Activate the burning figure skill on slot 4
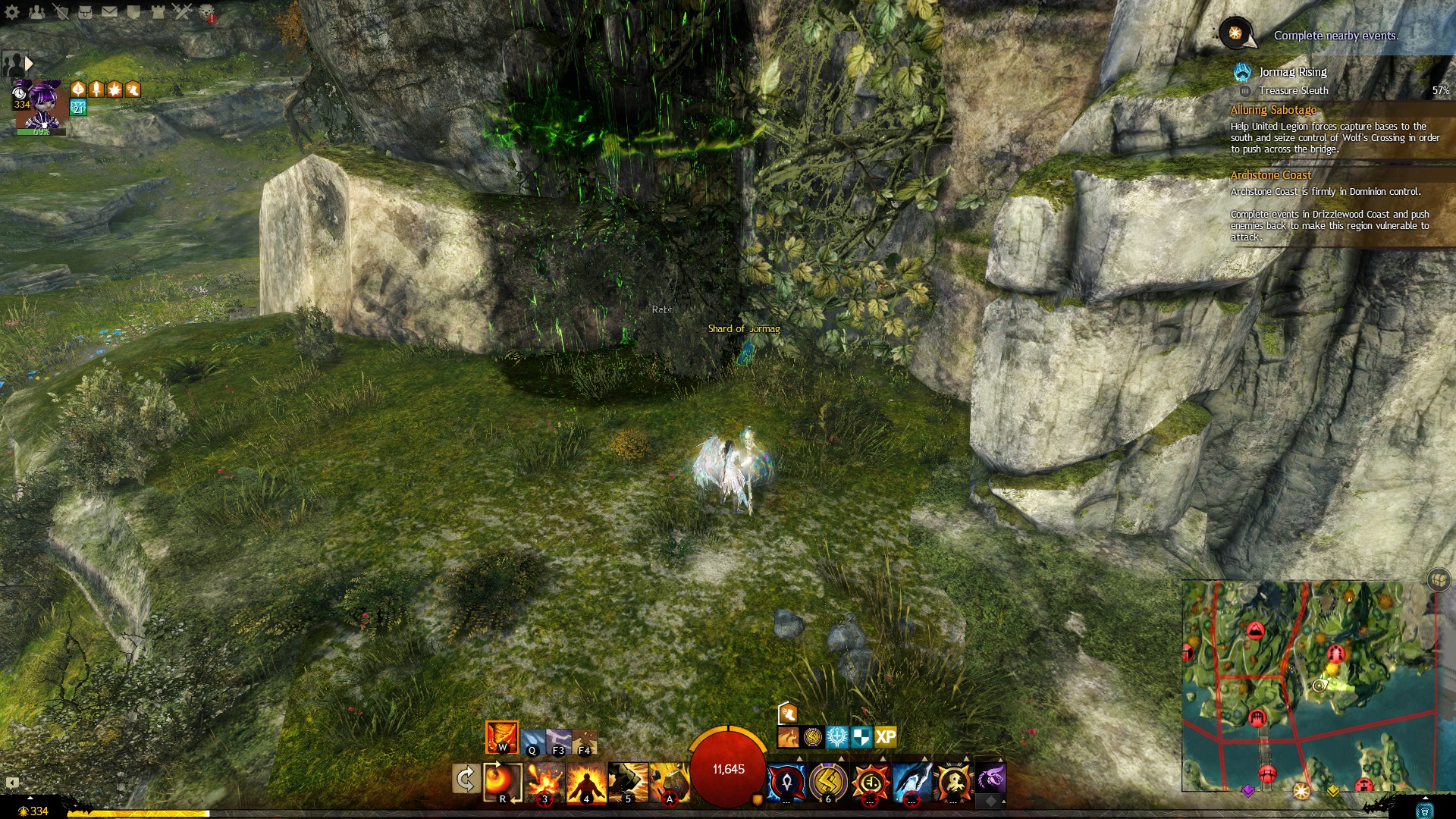1456x819 pixels. 586,783
